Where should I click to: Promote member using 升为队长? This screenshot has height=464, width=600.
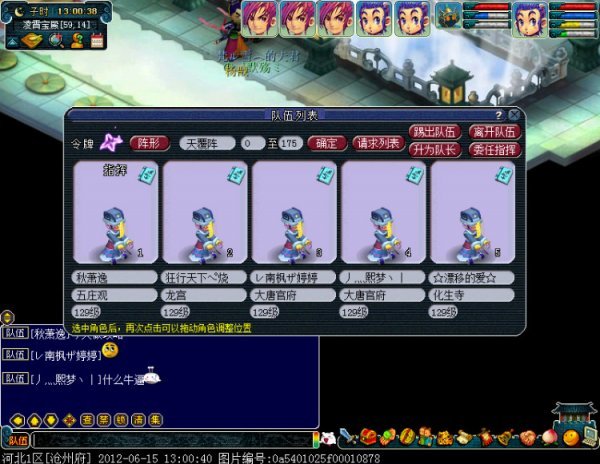tap(433, 149)
